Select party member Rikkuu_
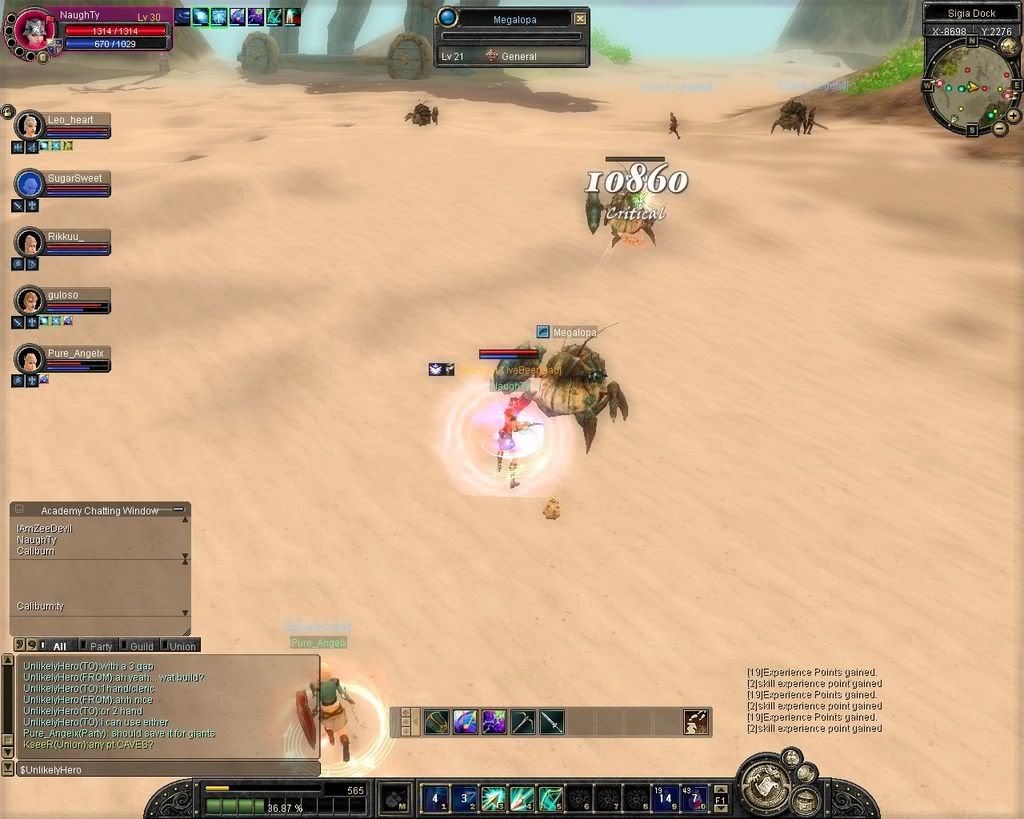This screenshot has width=1024, height=819. [x=31, y=242]
